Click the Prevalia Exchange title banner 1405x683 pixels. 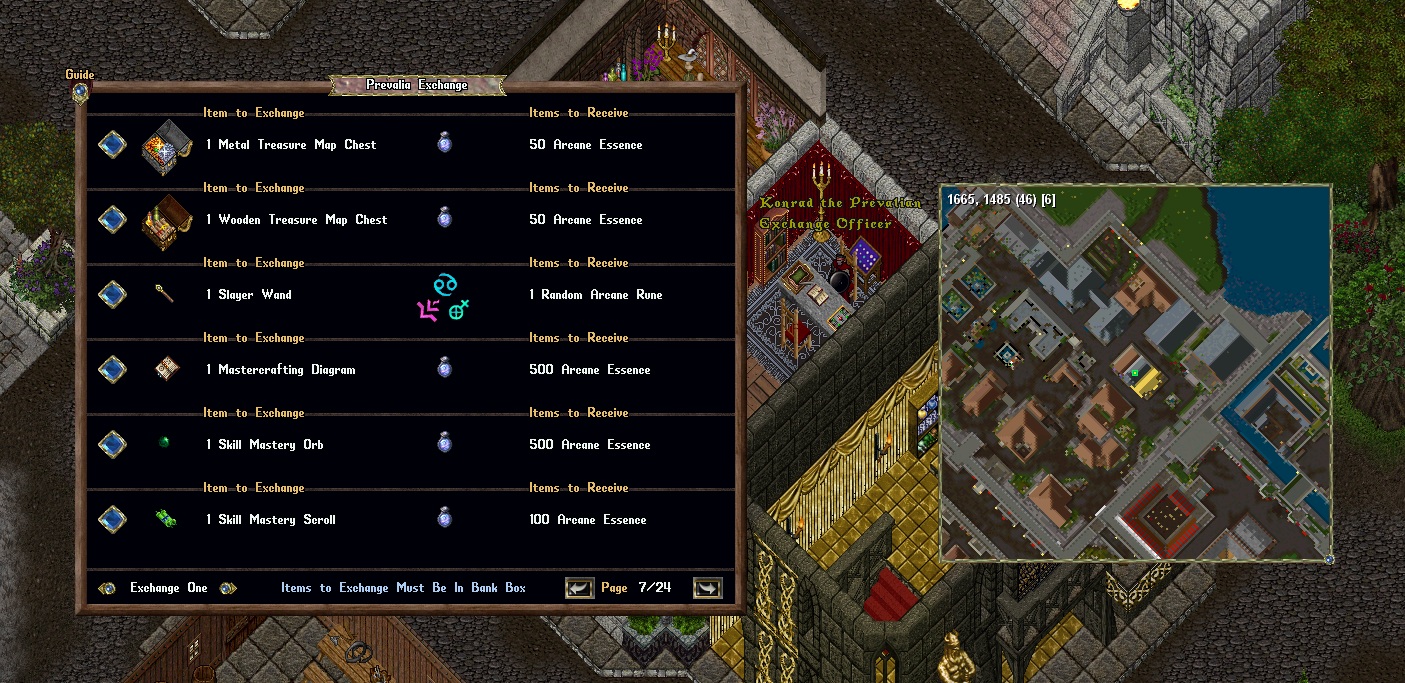417,85
